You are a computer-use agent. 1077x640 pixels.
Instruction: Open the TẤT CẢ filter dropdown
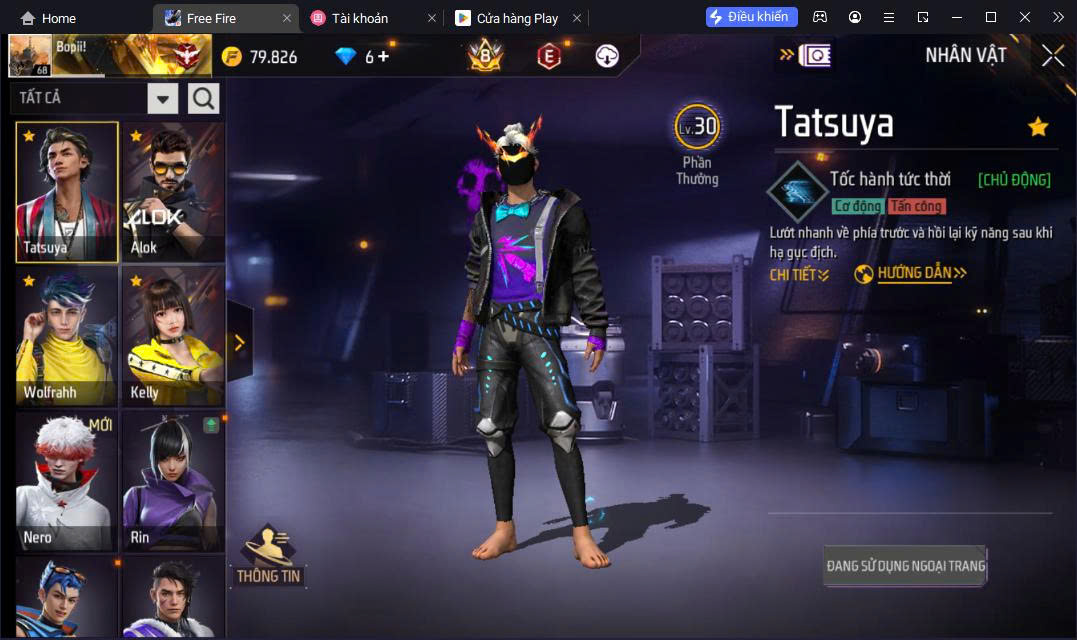point(163,98)
